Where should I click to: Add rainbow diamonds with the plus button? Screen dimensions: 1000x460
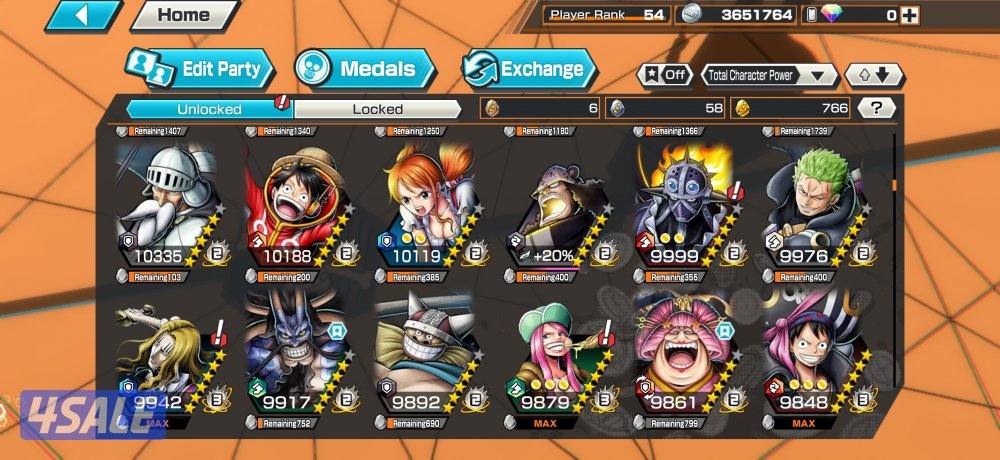[x=906, y=15]
